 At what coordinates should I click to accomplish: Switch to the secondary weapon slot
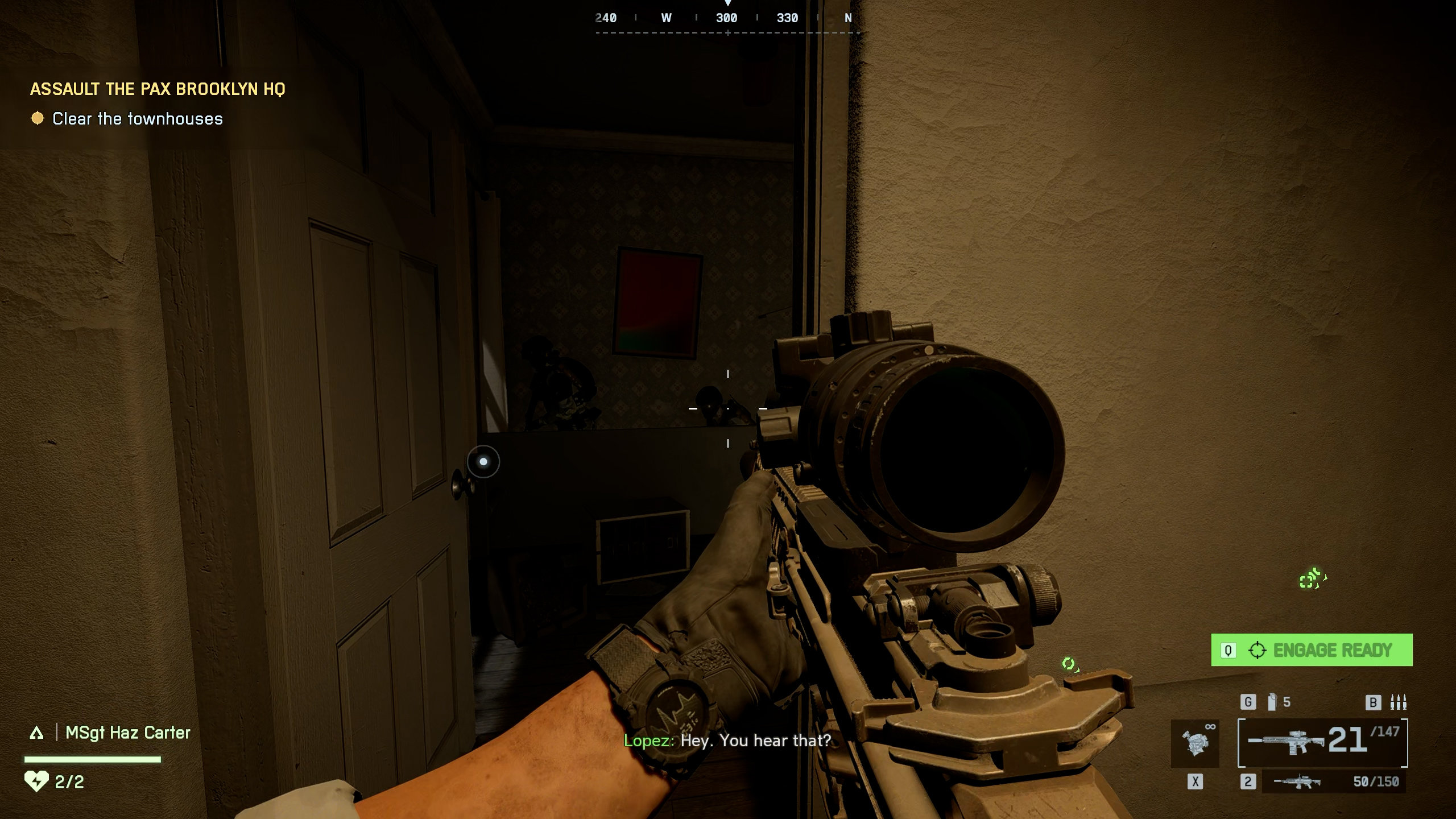1334,782
